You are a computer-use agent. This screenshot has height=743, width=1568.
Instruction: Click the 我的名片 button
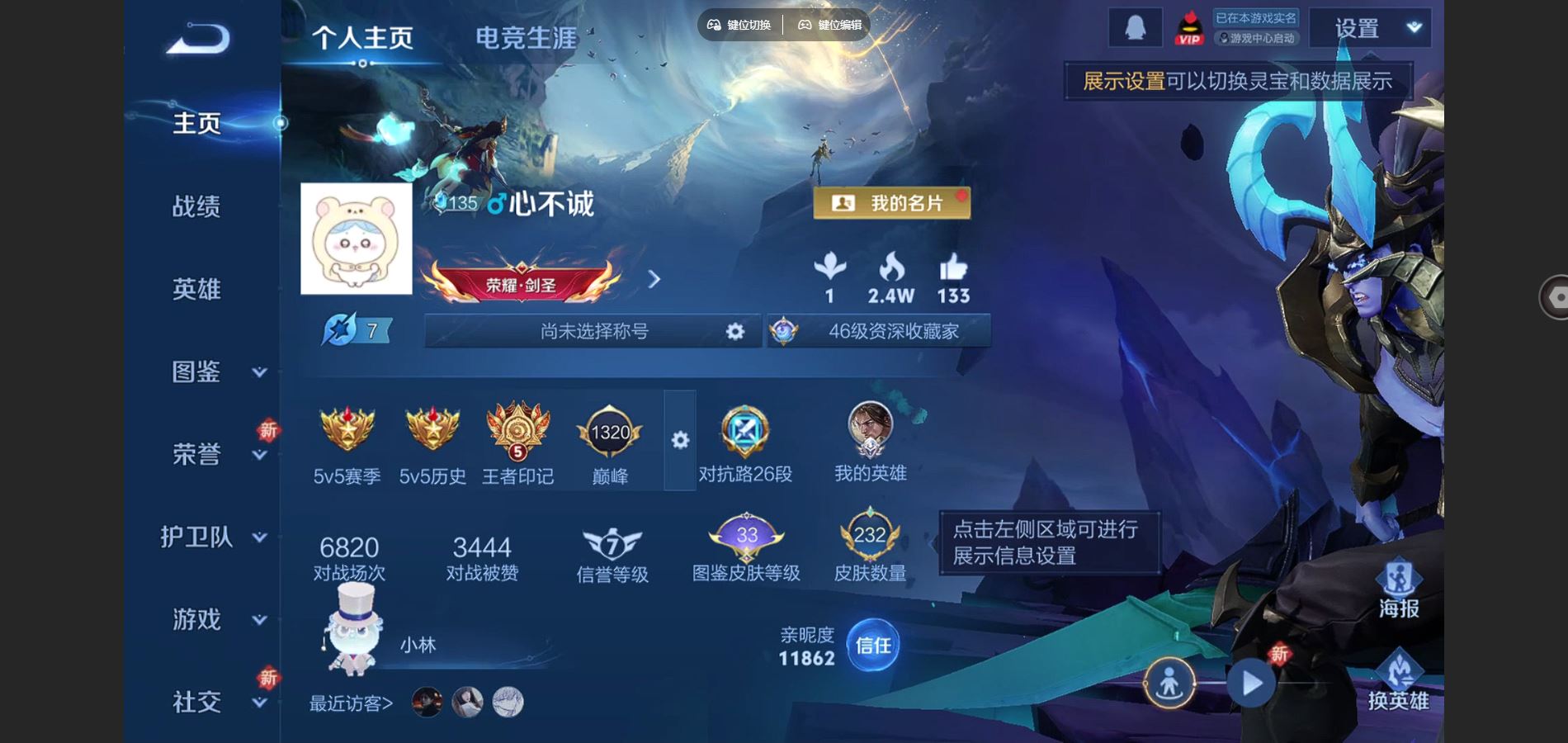(x=891, y=204)
